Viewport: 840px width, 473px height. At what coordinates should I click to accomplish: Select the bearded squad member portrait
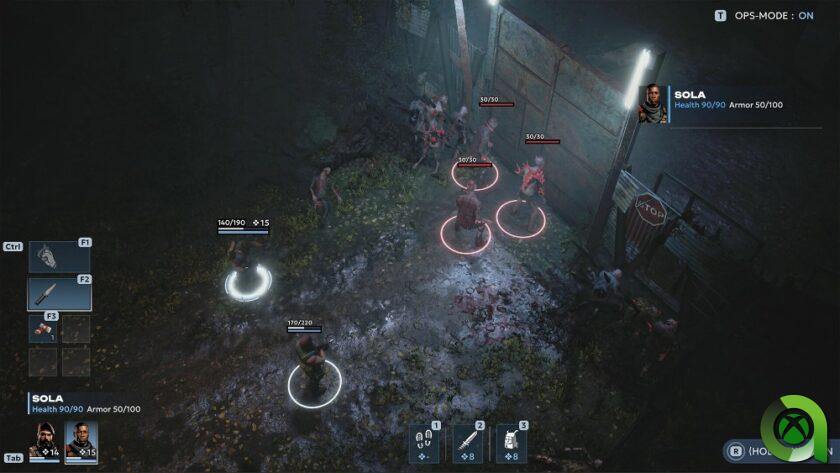[x=45, y=438]
